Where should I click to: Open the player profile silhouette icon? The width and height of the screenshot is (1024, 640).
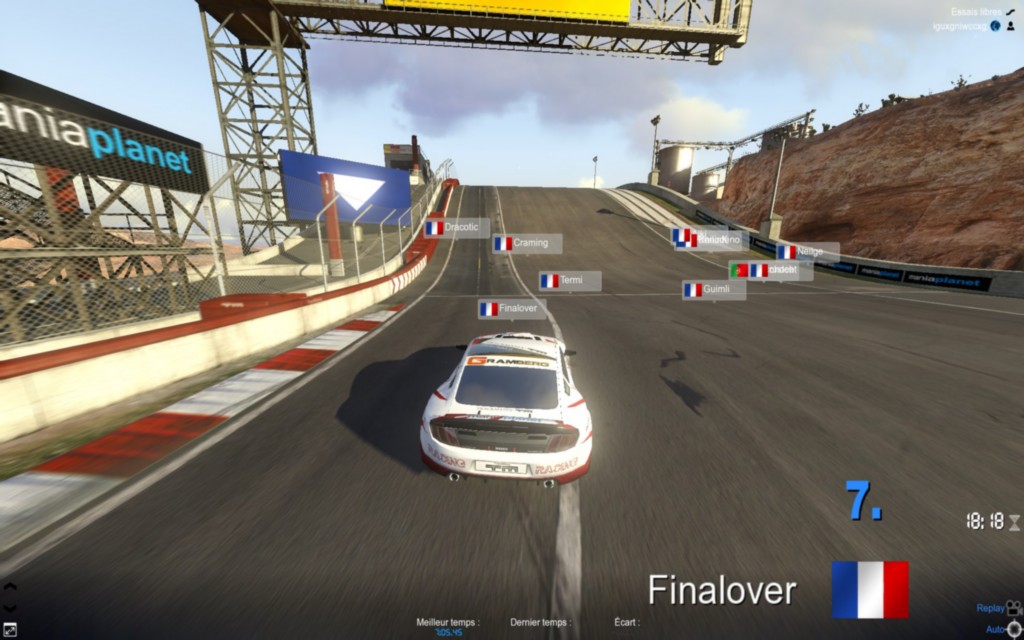pos(1011,25)
